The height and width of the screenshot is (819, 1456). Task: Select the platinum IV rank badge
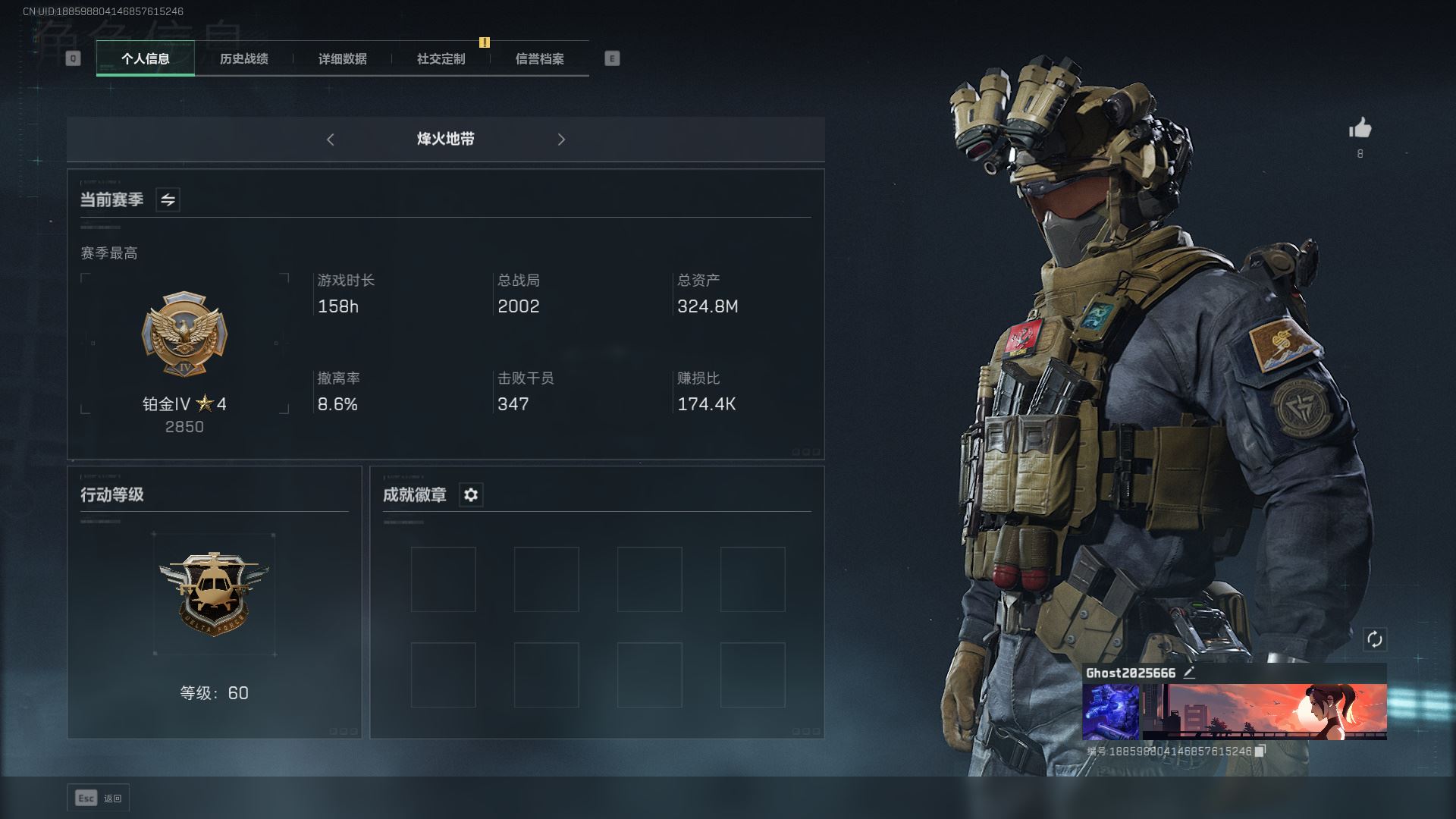[184, 334]
